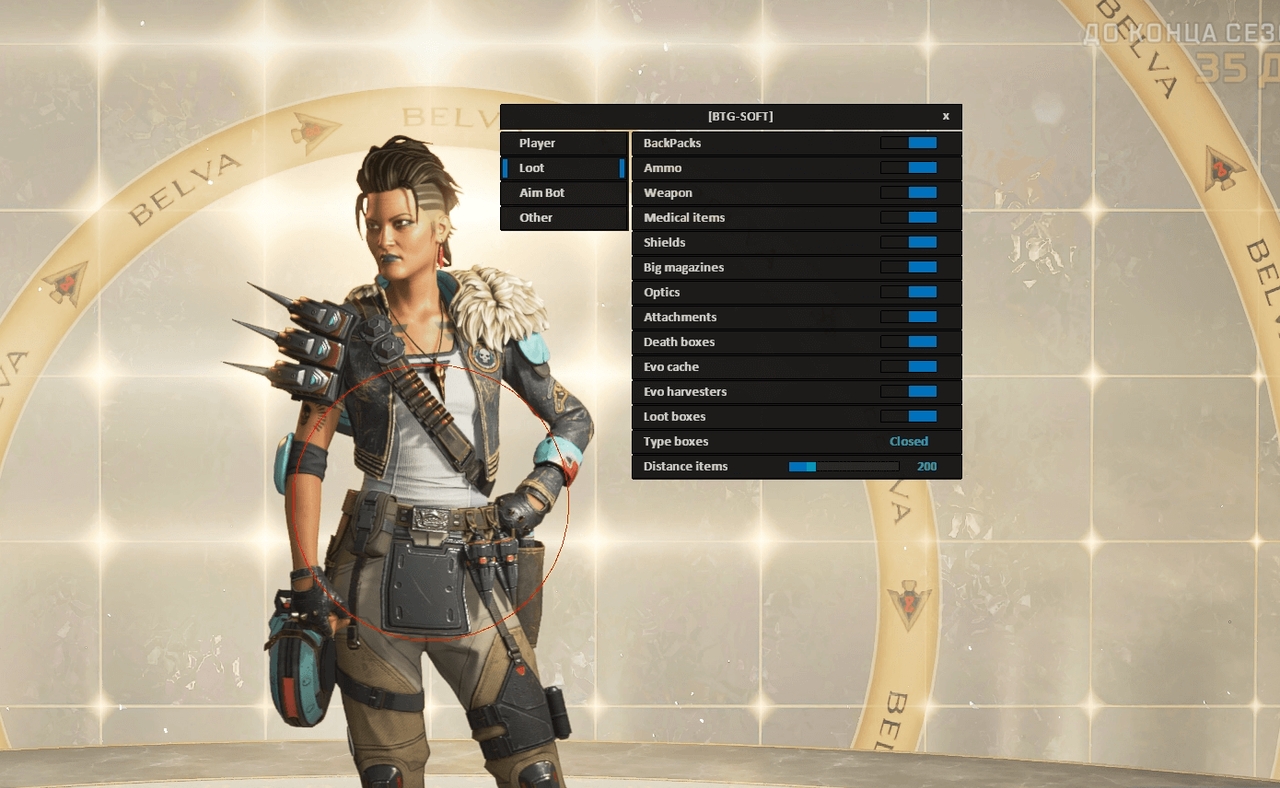Switch to the Player tab
The image size is (1280, 788).
563,143
